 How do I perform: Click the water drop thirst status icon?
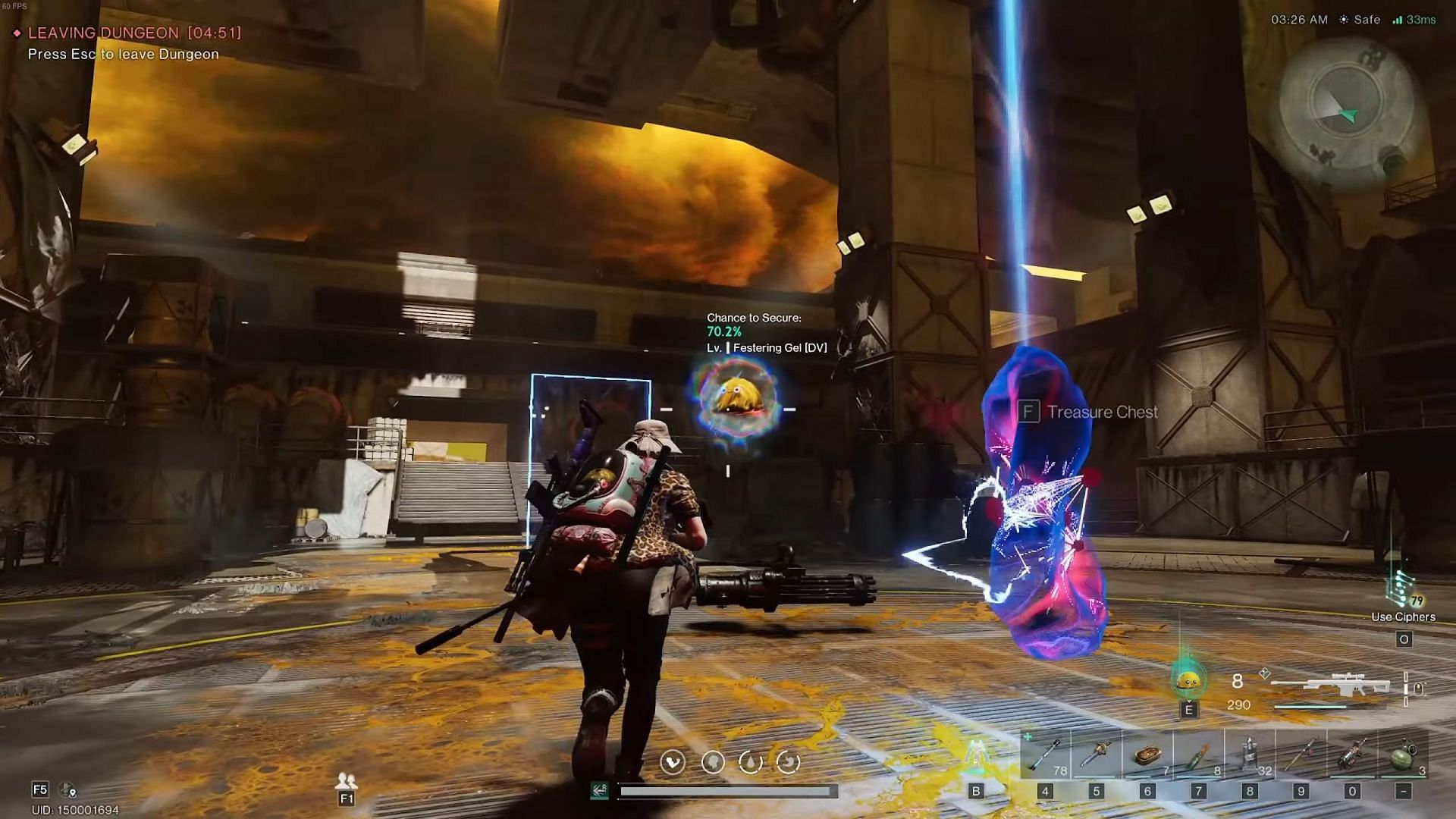(750, 761)
